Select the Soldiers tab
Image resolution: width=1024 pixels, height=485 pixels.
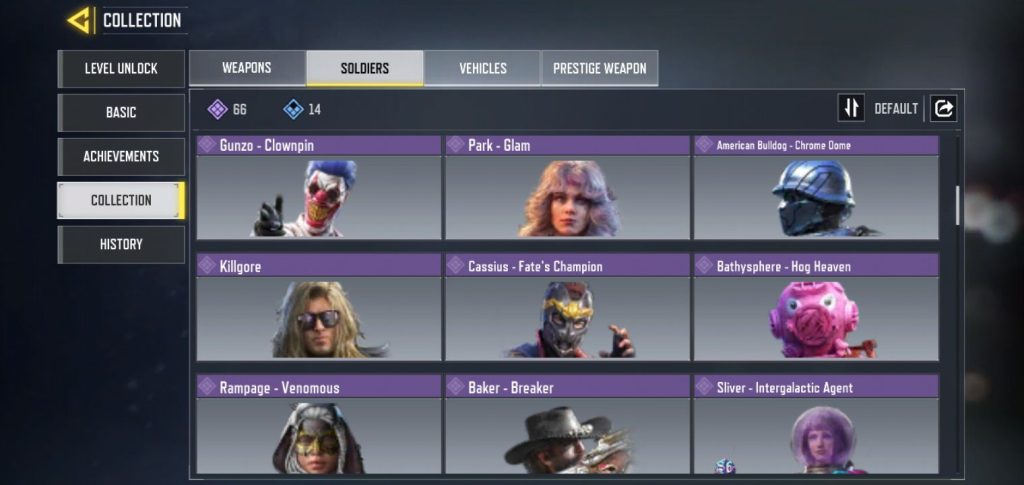click(364, 68)
